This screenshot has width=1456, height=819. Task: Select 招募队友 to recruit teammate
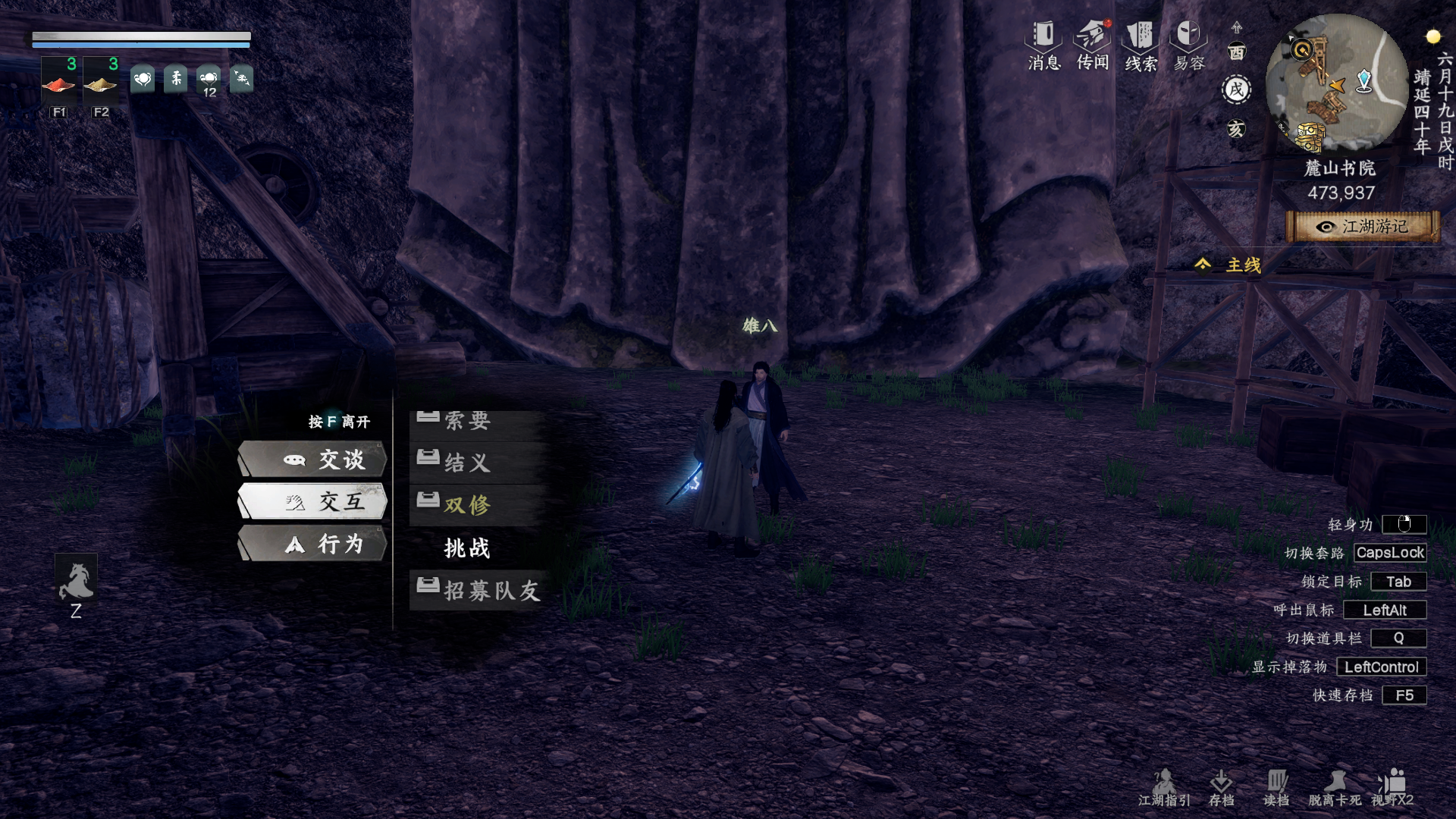(x=479, y=590)
